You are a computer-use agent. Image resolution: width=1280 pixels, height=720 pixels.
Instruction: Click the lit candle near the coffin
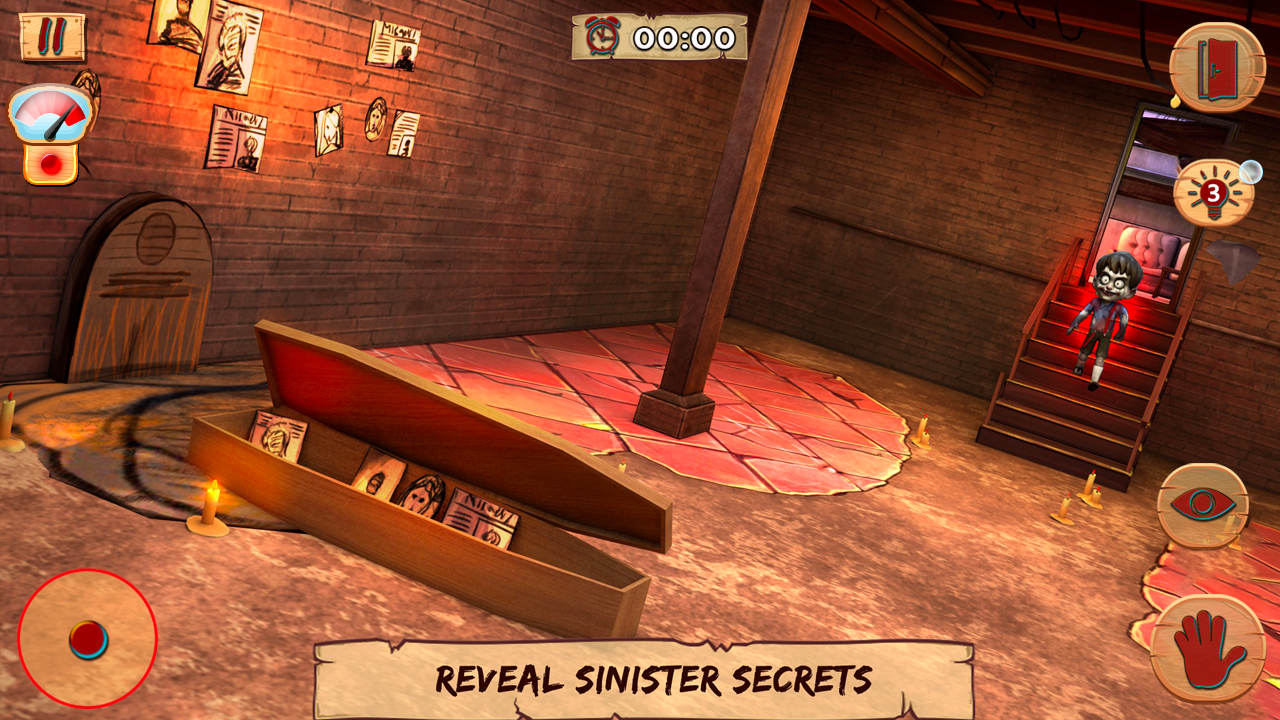click(x=213, y=505)
